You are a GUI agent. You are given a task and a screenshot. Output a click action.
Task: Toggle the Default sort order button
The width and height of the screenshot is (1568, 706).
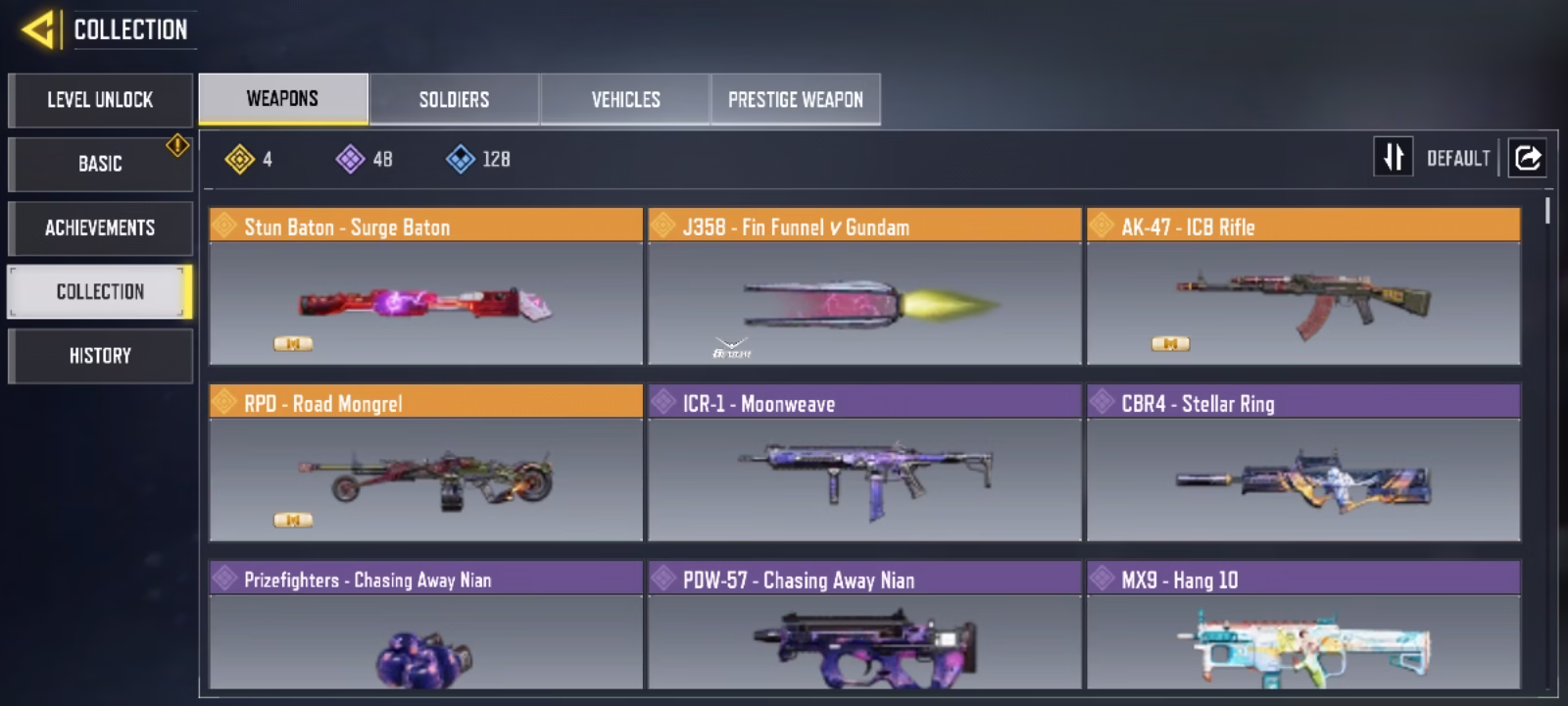point(1395,157)
